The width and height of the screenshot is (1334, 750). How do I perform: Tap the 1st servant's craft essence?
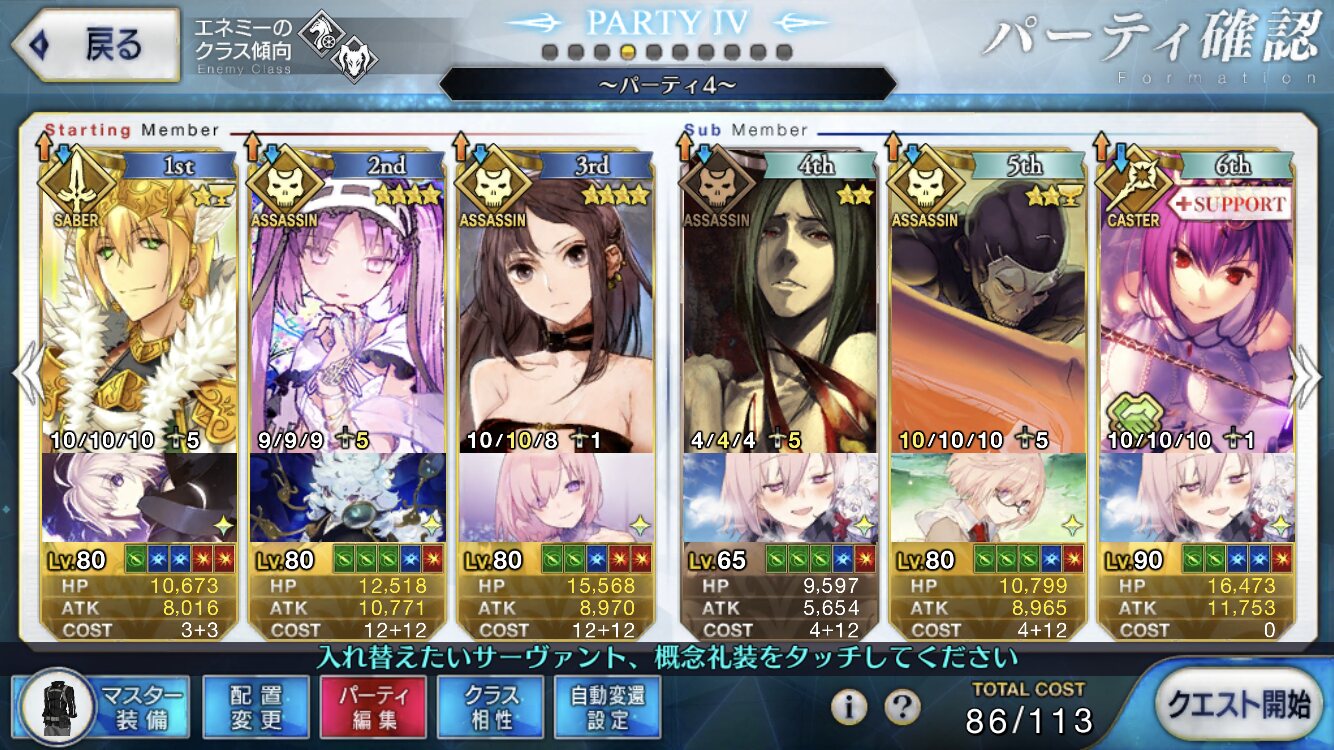click(x=140, y=497)
